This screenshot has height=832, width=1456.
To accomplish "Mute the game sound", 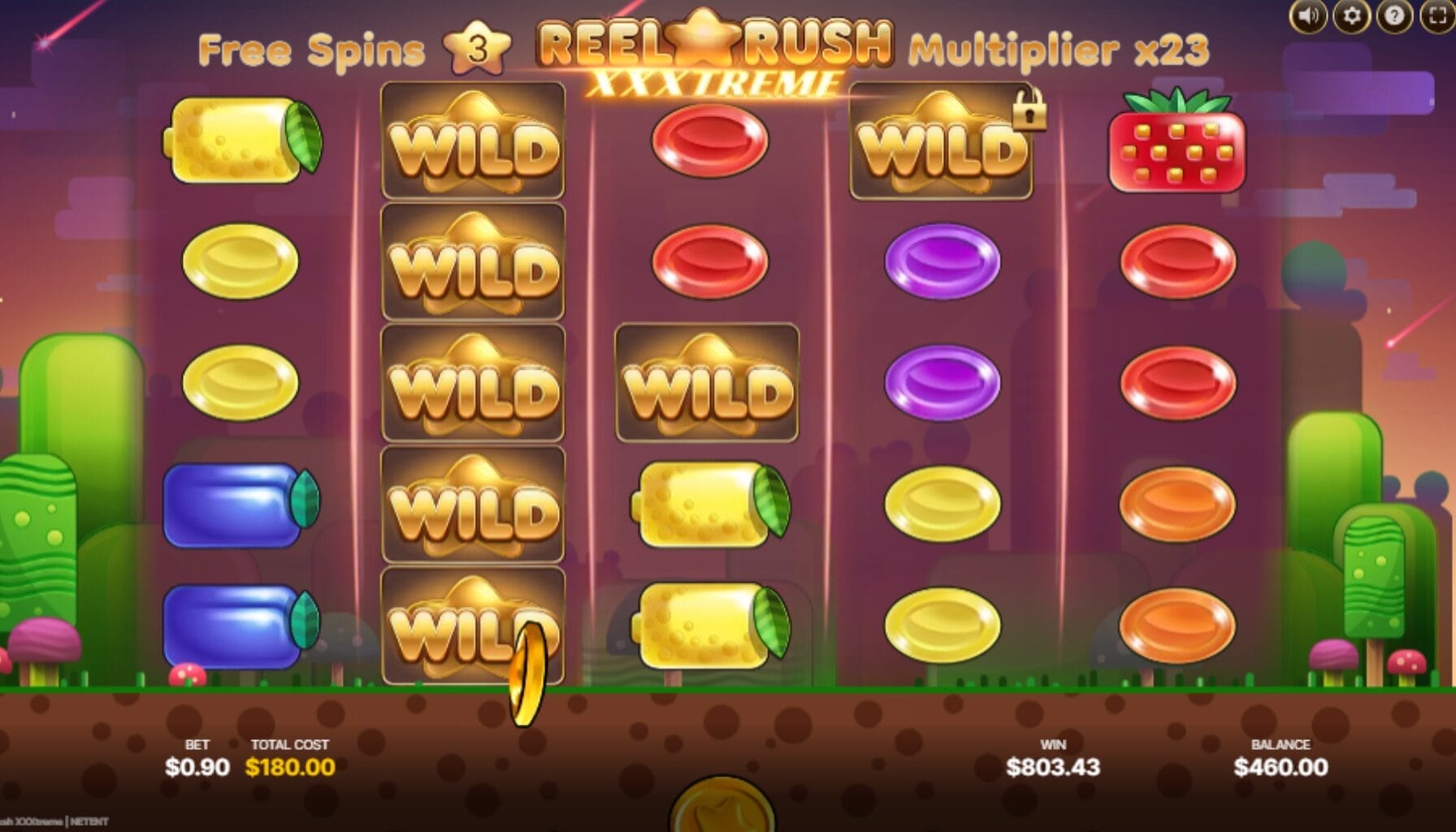I will click(1307, 15).
